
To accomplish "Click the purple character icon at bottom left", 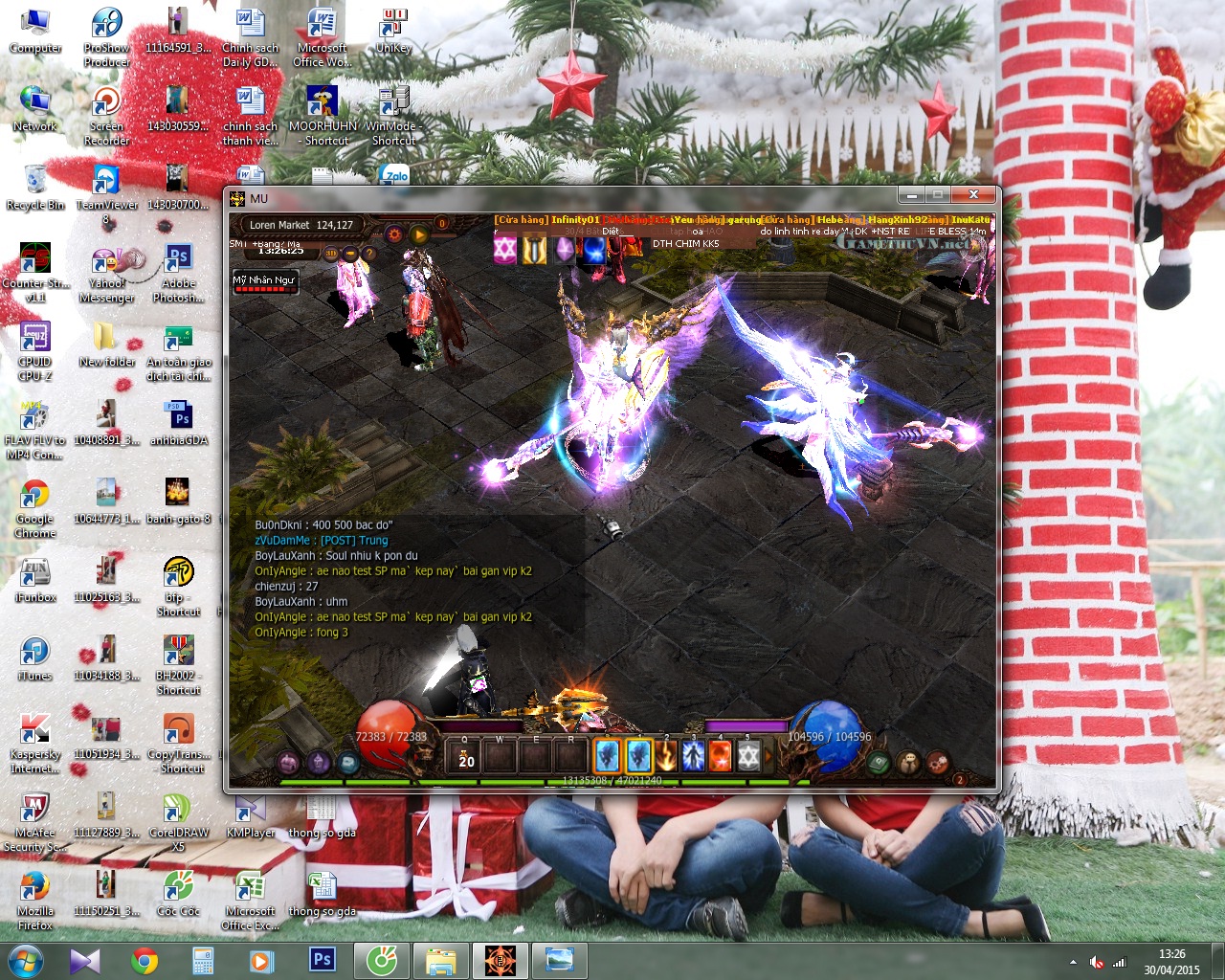I will point(319,763).
